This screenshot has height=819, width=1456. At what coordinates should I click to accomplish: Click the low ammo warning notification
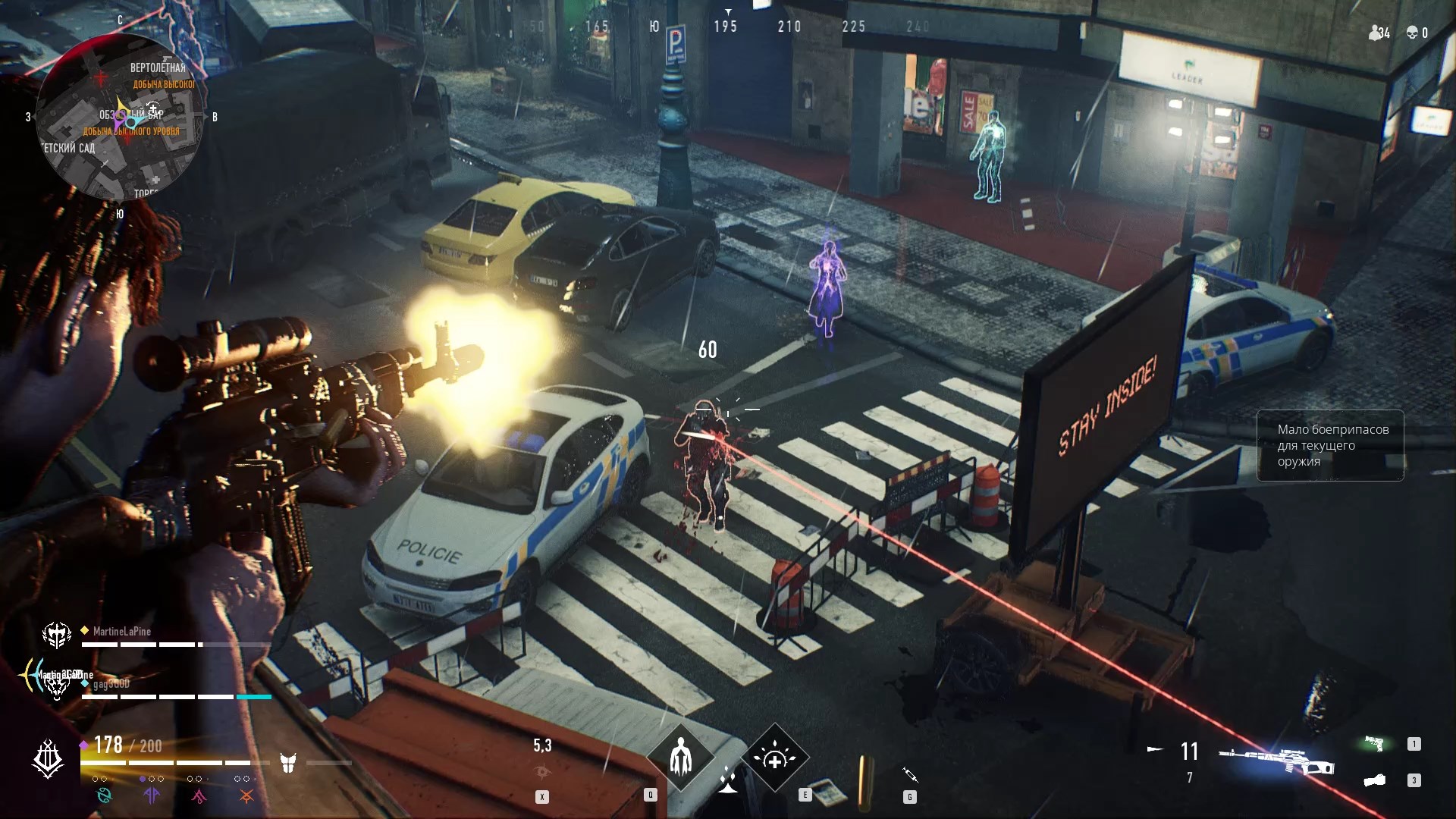tap(1330, 446)
